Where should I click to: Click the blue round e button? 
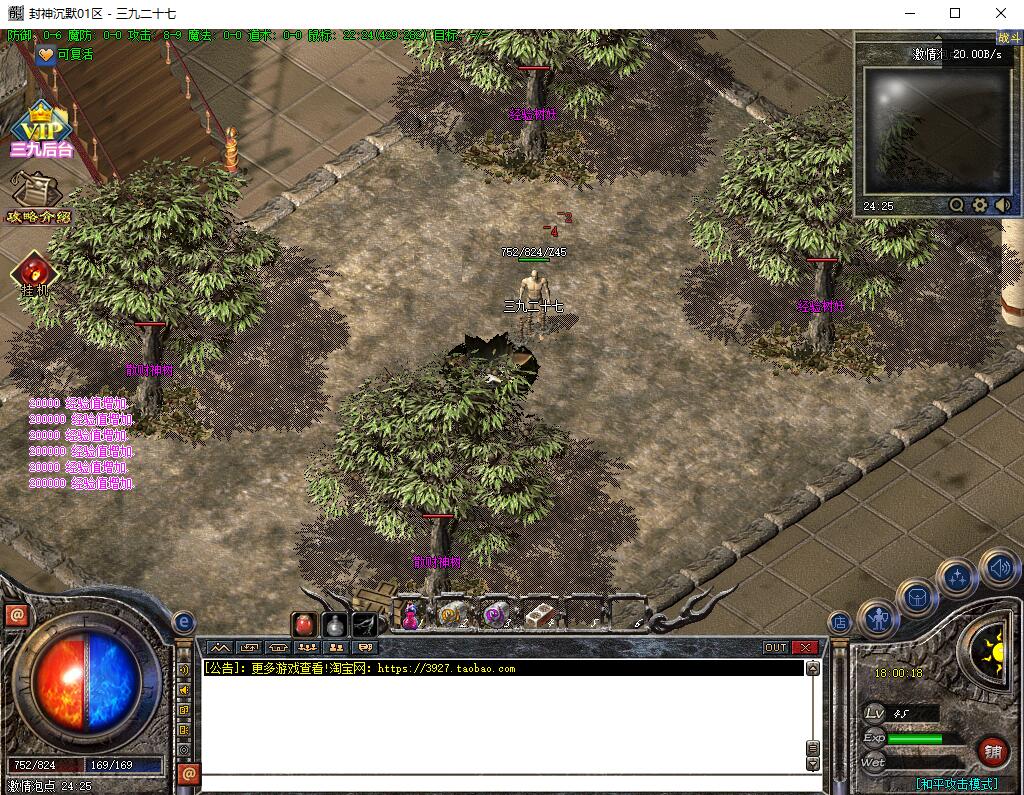point(183,623)
